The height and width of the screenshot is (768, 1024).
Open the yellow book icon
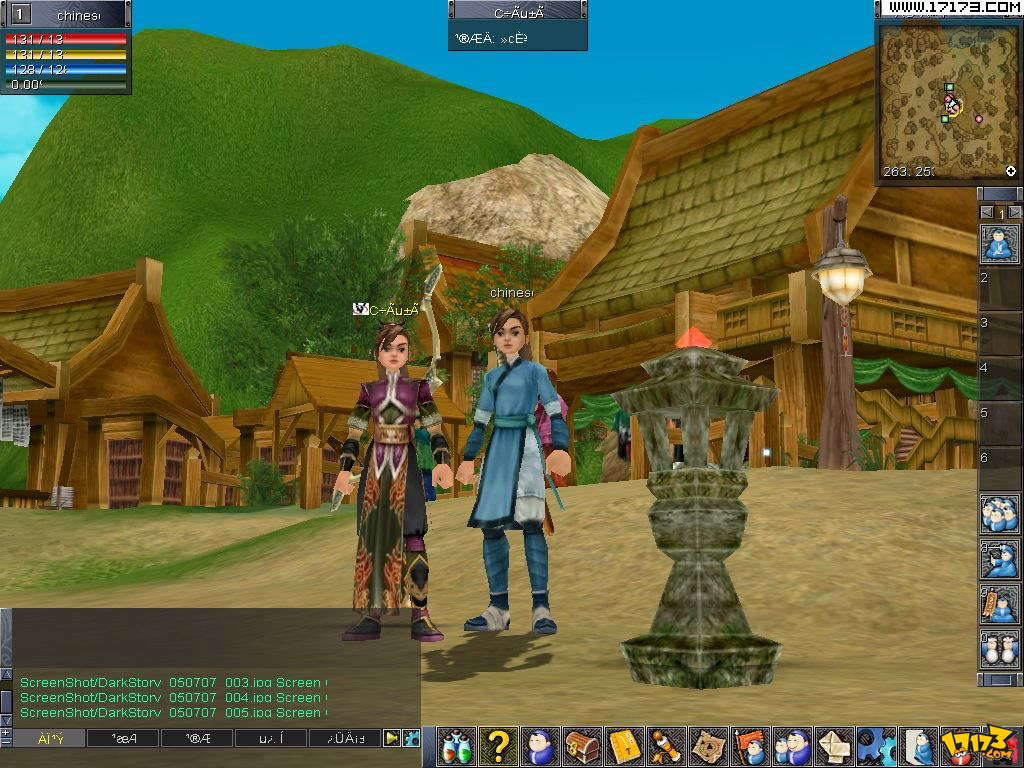(624, 746)
